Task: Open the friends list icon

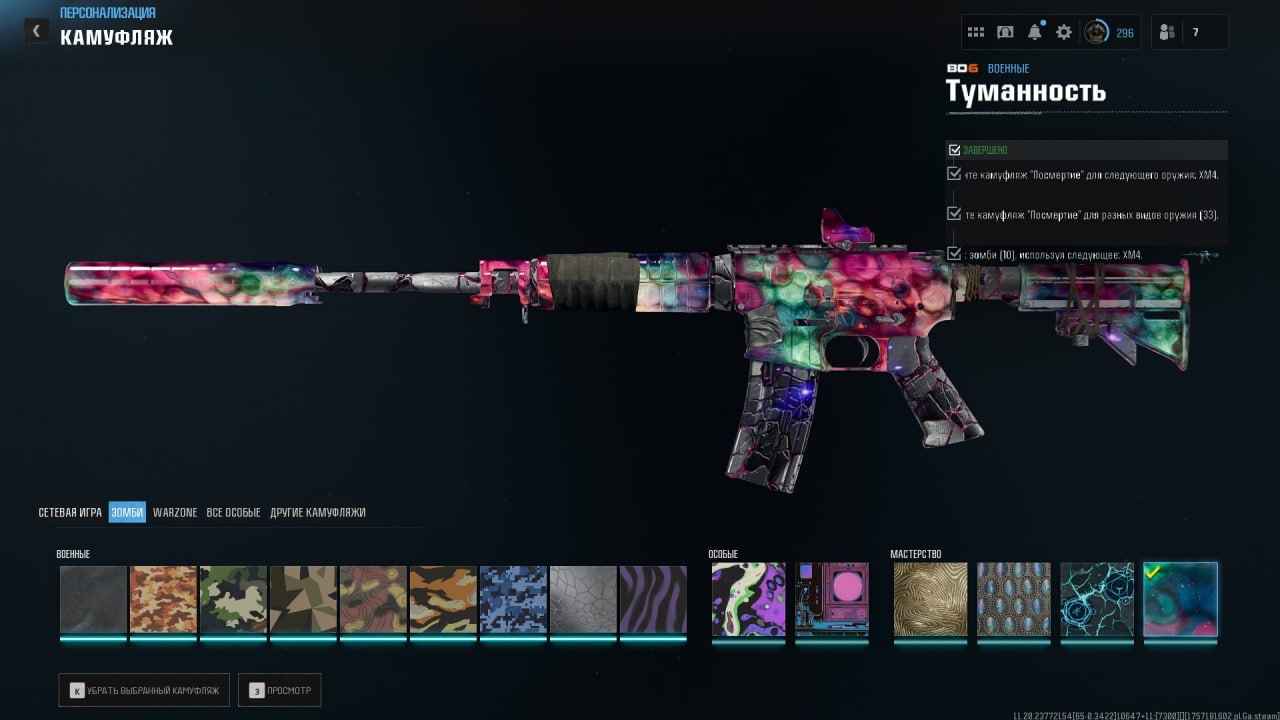Action: tap(1167, 32)
